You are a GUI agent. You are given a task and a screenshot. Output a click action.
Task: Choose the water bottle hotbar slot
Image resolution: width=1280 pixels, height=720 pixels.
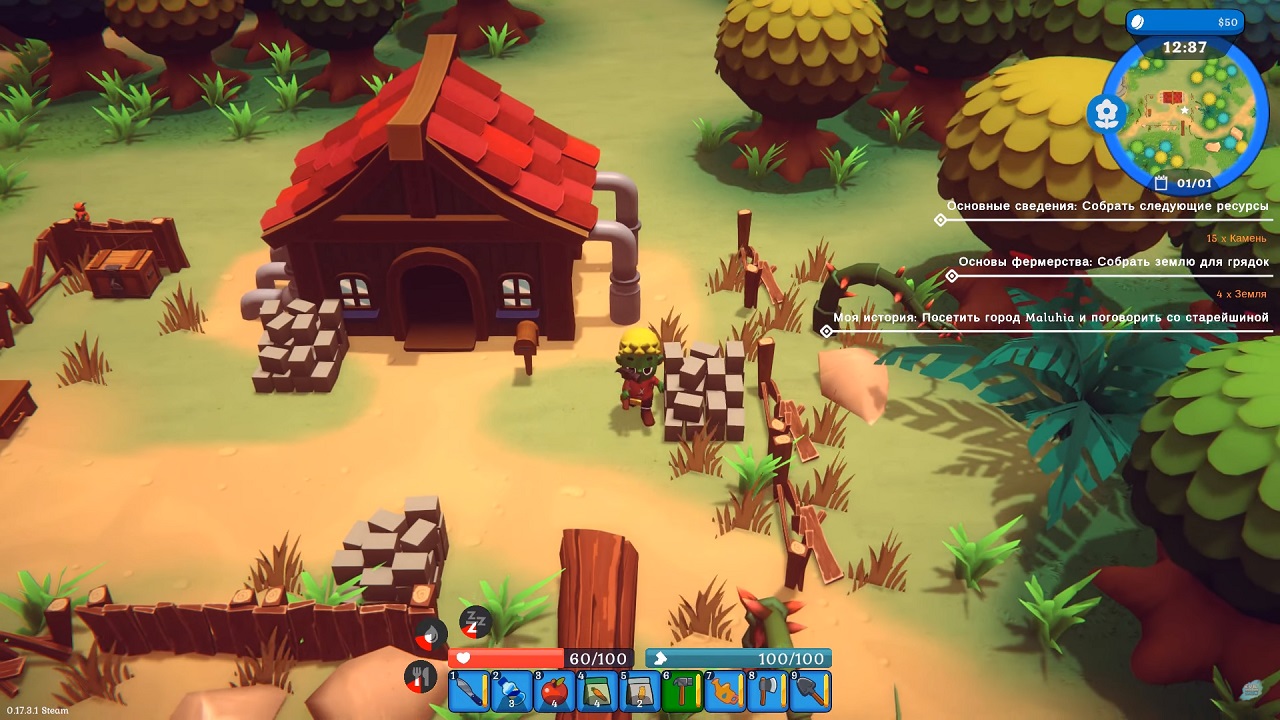[511, 691]
